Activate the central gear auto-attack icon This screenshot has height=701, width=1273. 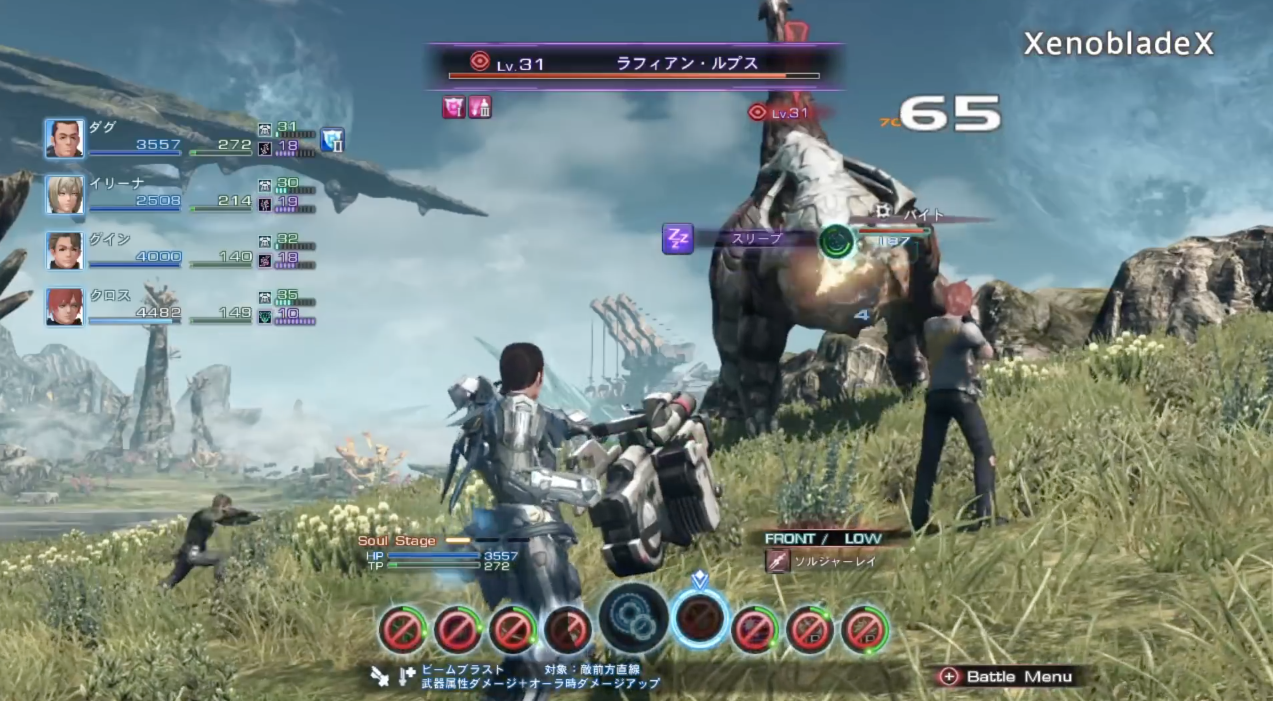[x=634, y=618]
